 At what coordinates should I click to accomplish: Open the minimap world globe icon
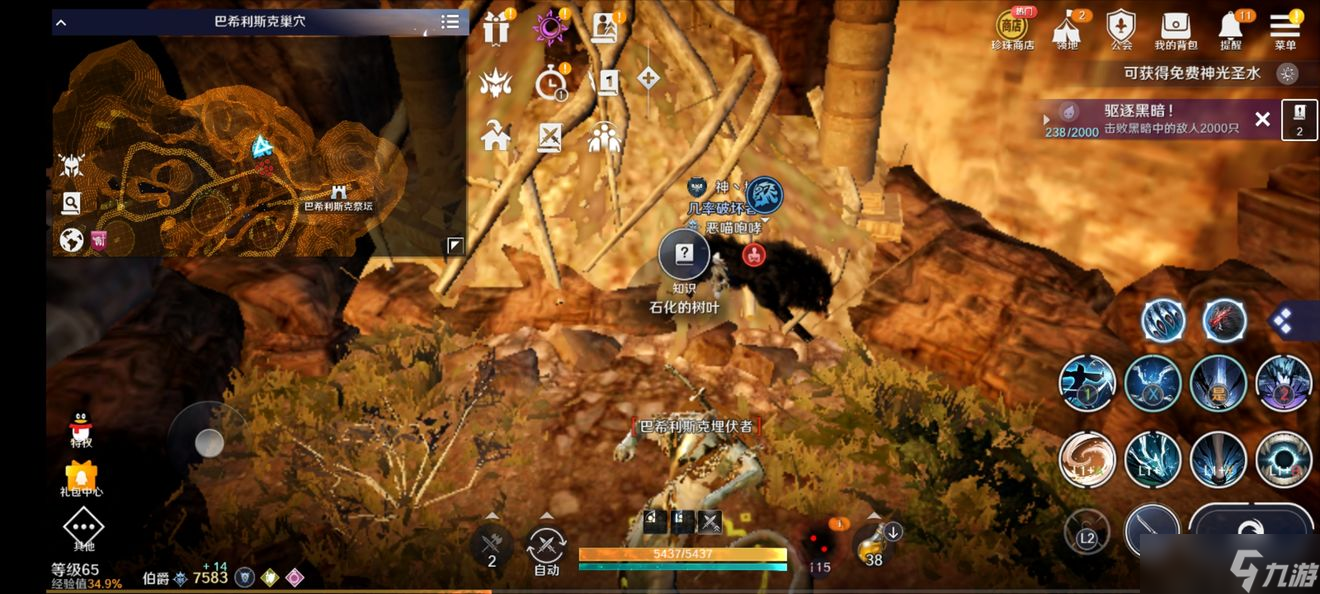click(71, 240)
